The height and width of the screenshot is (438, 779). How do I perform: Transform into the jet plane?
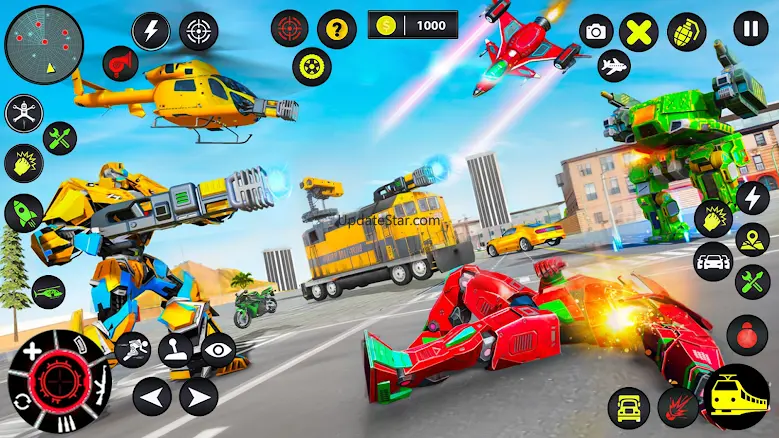point(613,68)
